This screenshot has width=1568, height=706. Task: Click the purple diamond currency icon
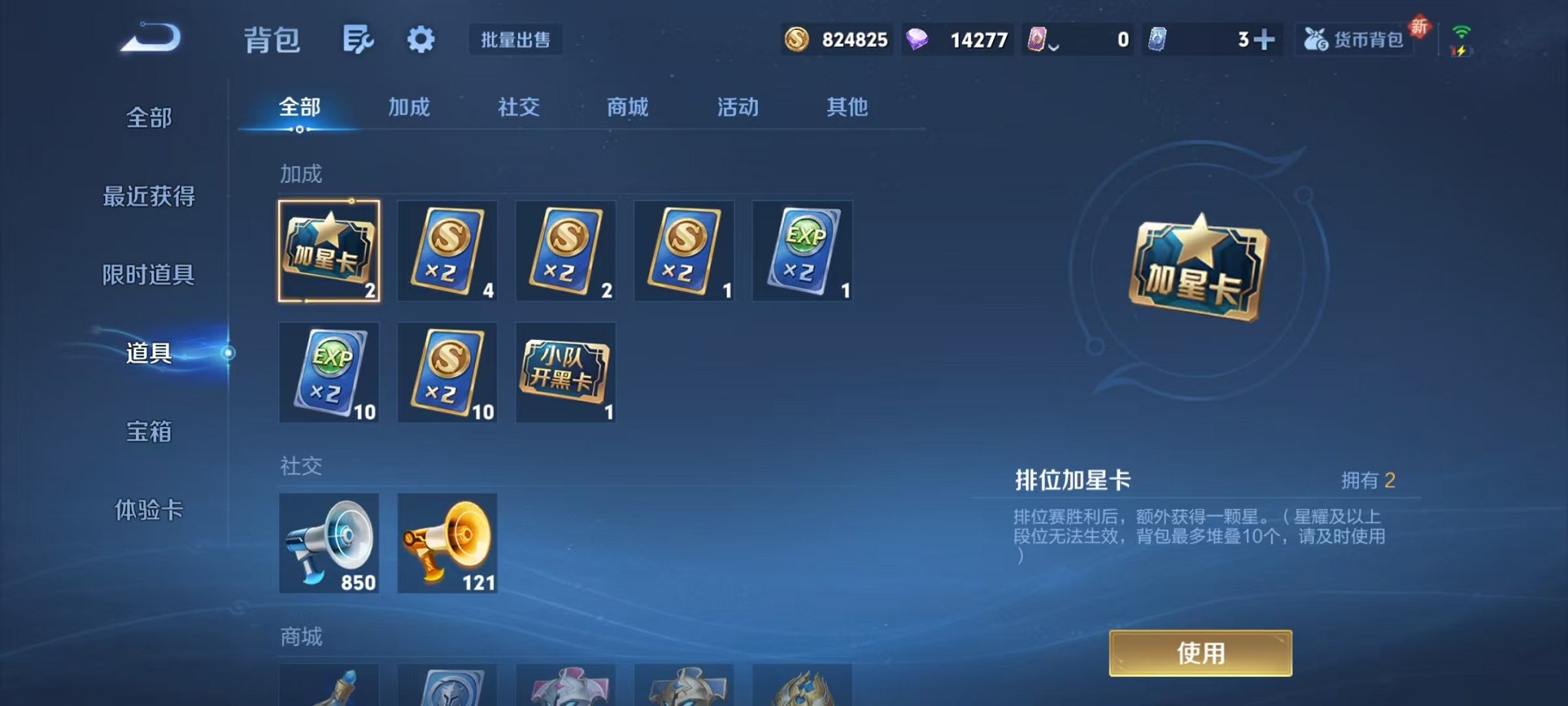(x=920, y=39)
